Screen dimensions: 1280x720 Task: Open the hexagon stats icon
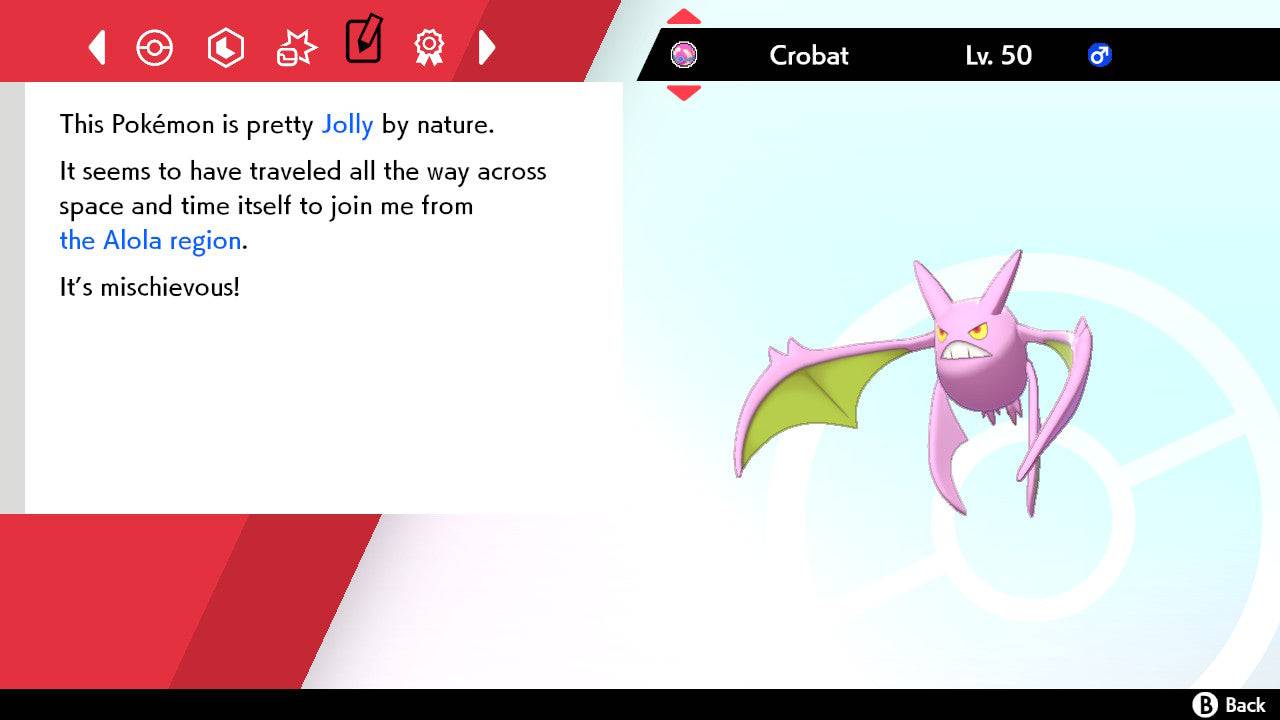(x=226, y=47)
